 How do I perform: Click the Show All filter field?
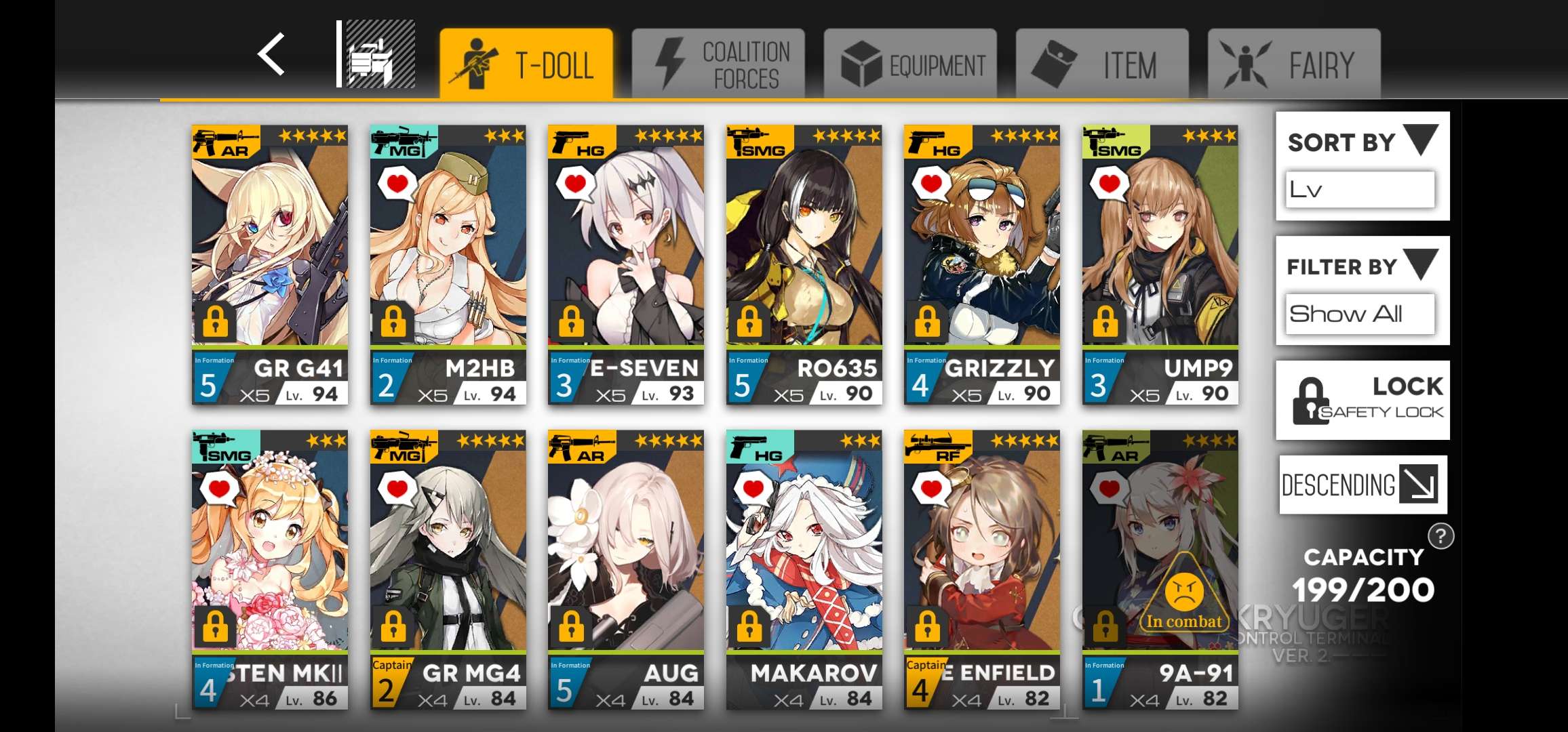[1358, 313]
